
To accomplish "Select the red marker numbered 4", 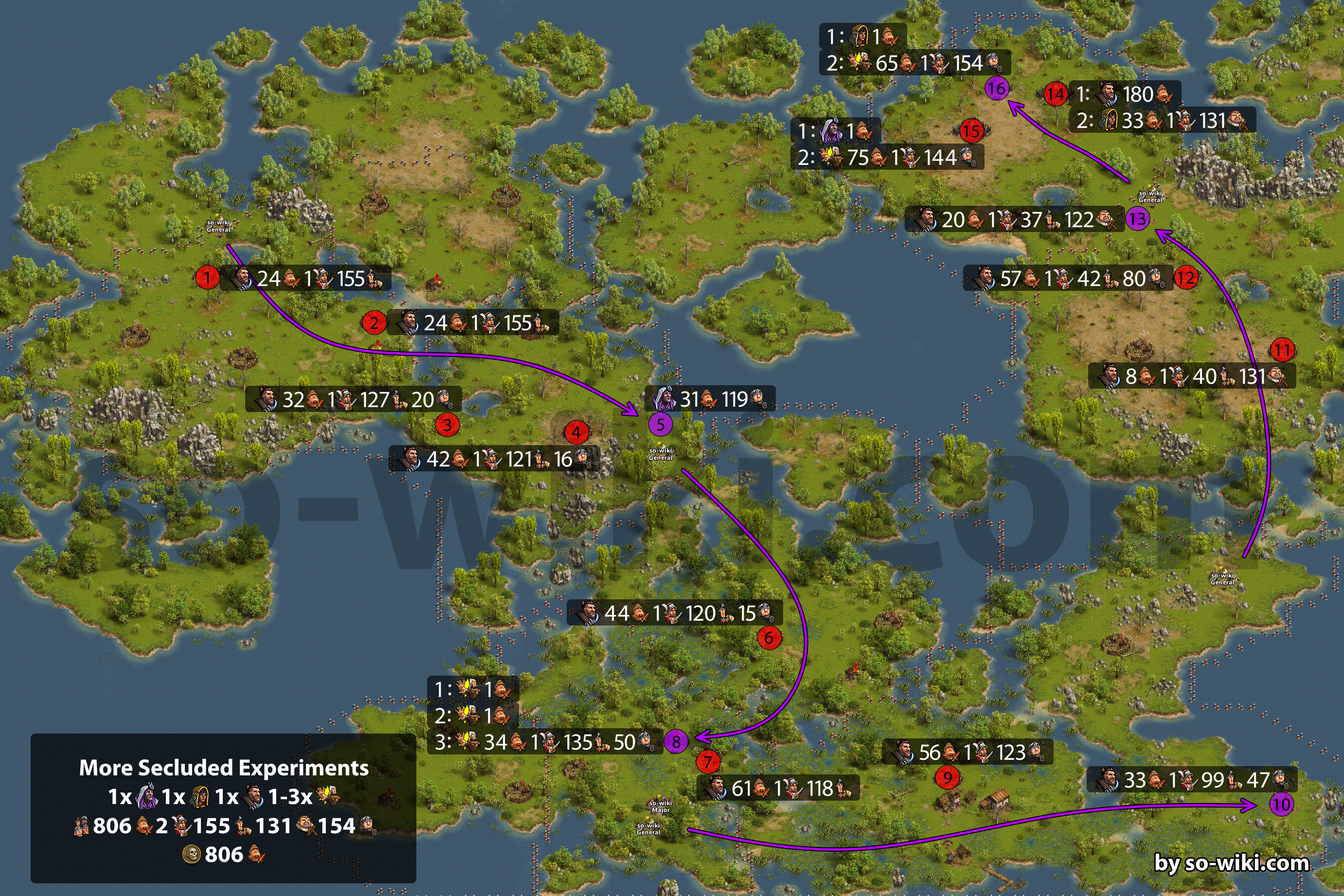I will [x=576, y=432].
